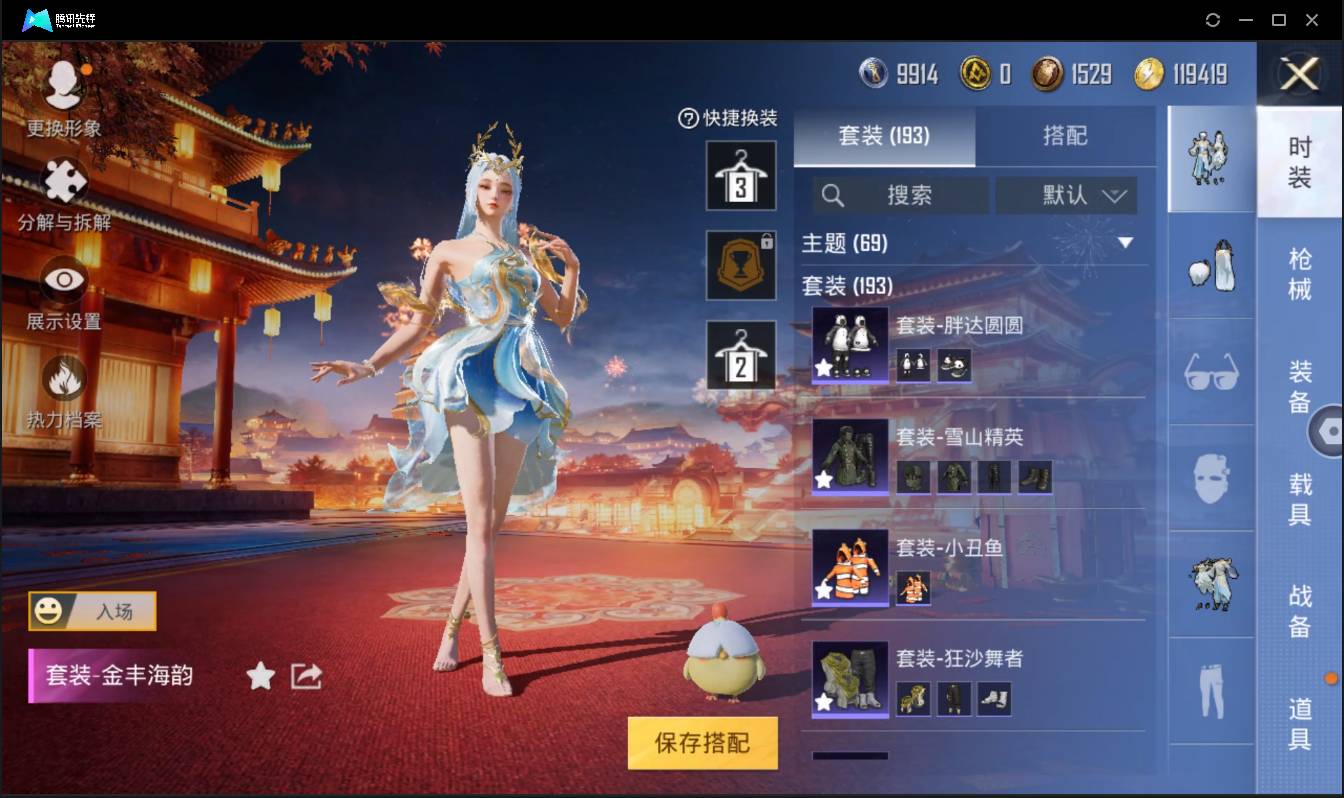Open the locked trophy outfit slot

click(741, 265)
